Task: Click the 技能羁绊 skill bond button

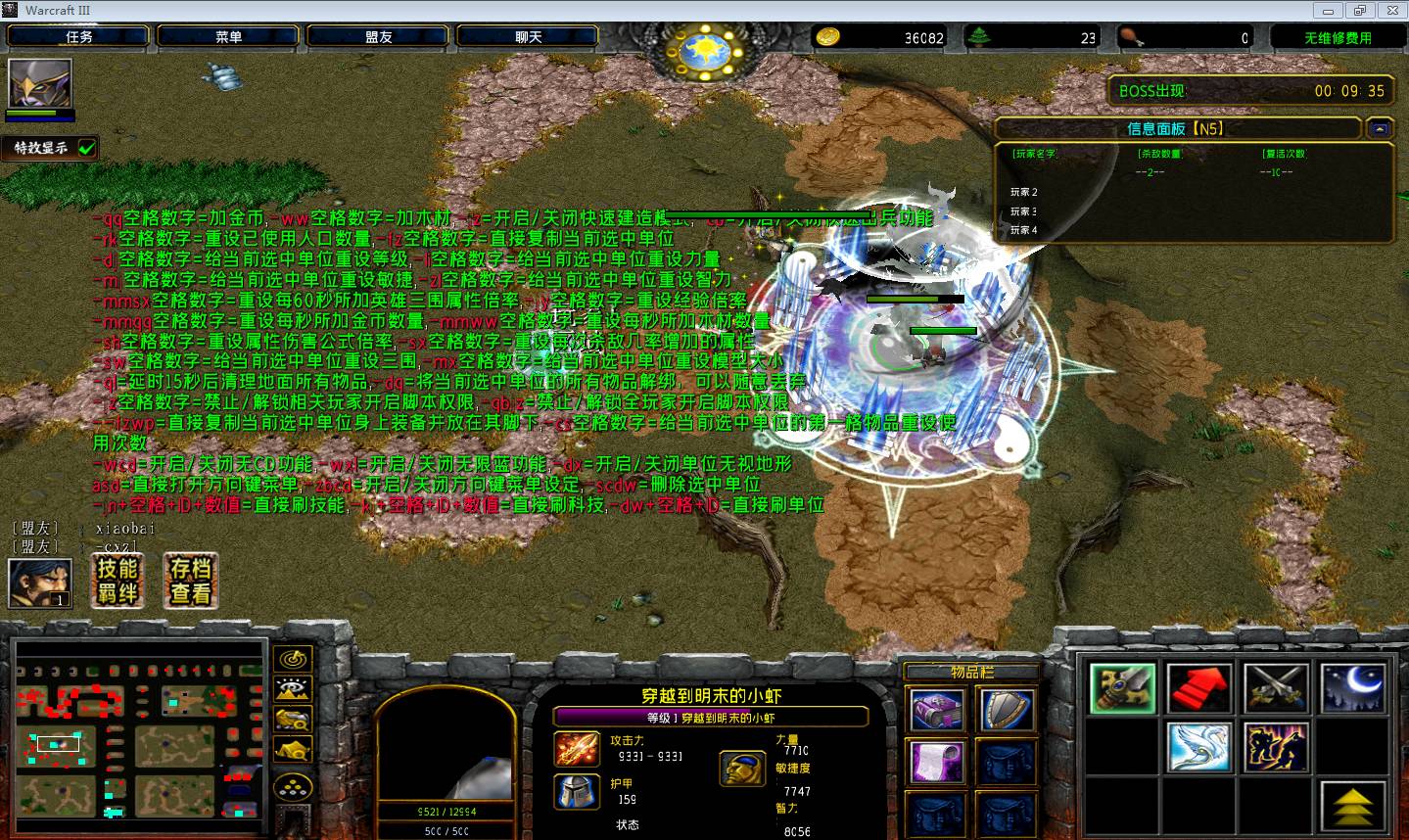Action: click(117, 581)
